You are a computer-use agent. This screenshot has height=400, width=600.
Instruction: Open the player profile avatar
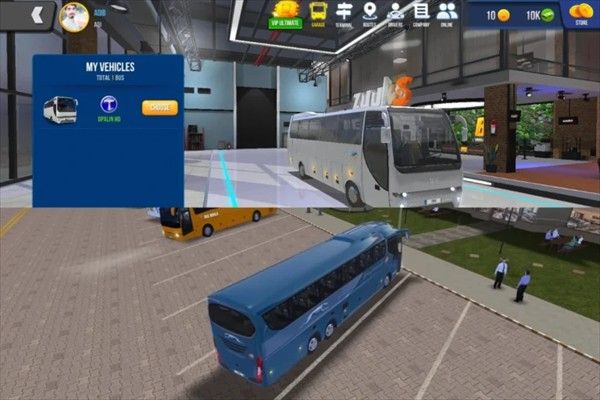[x=74, y=16]
